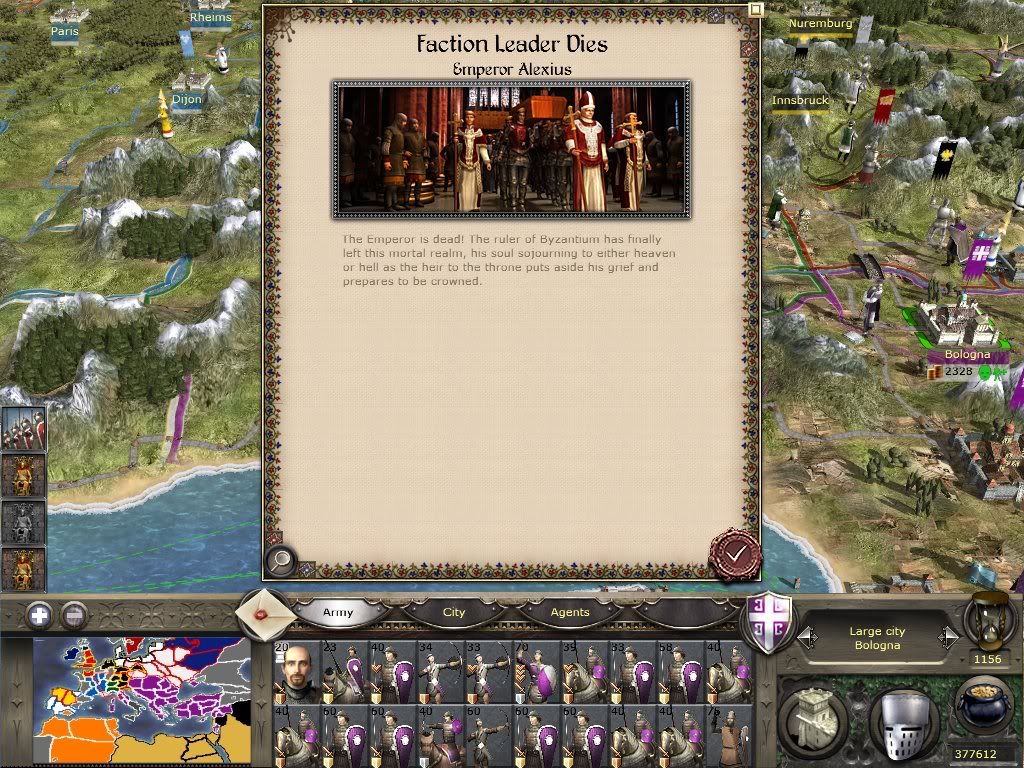This screenshot has width=1024, height=768.
Task: Accept the Faction Leader Dies message
Action: (x=735, y=553)
